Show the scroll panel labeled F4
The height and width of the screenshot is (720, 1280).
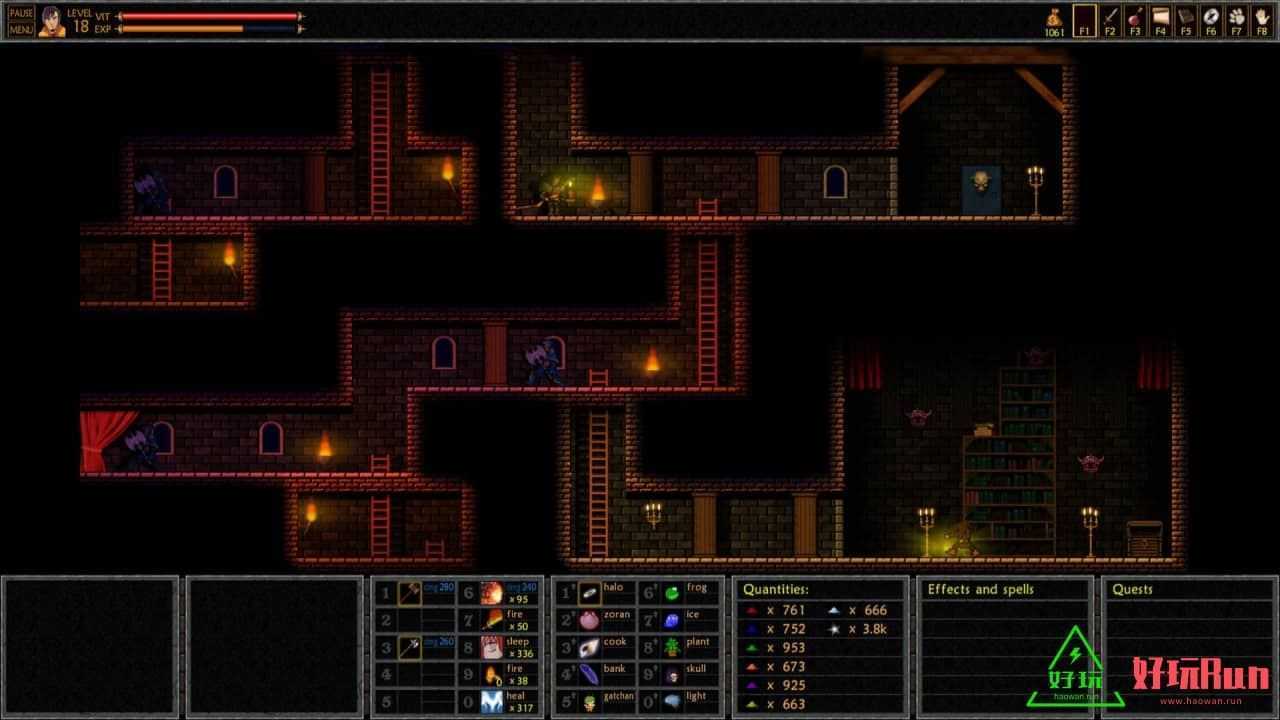tap(1160, 20)
